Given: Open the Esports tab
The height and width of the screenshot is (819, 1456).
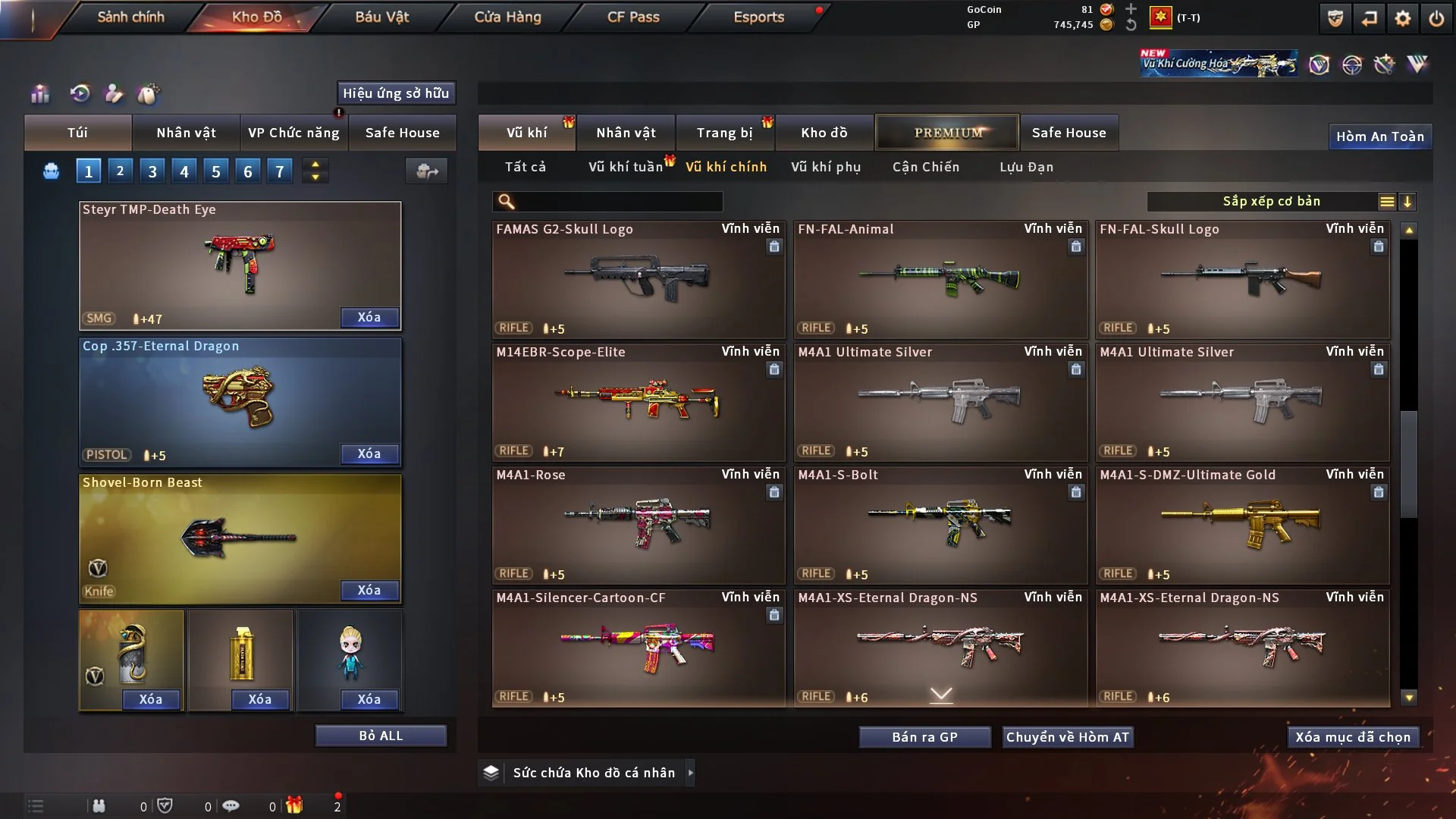Looking at the screenshot, I should 758,17.
